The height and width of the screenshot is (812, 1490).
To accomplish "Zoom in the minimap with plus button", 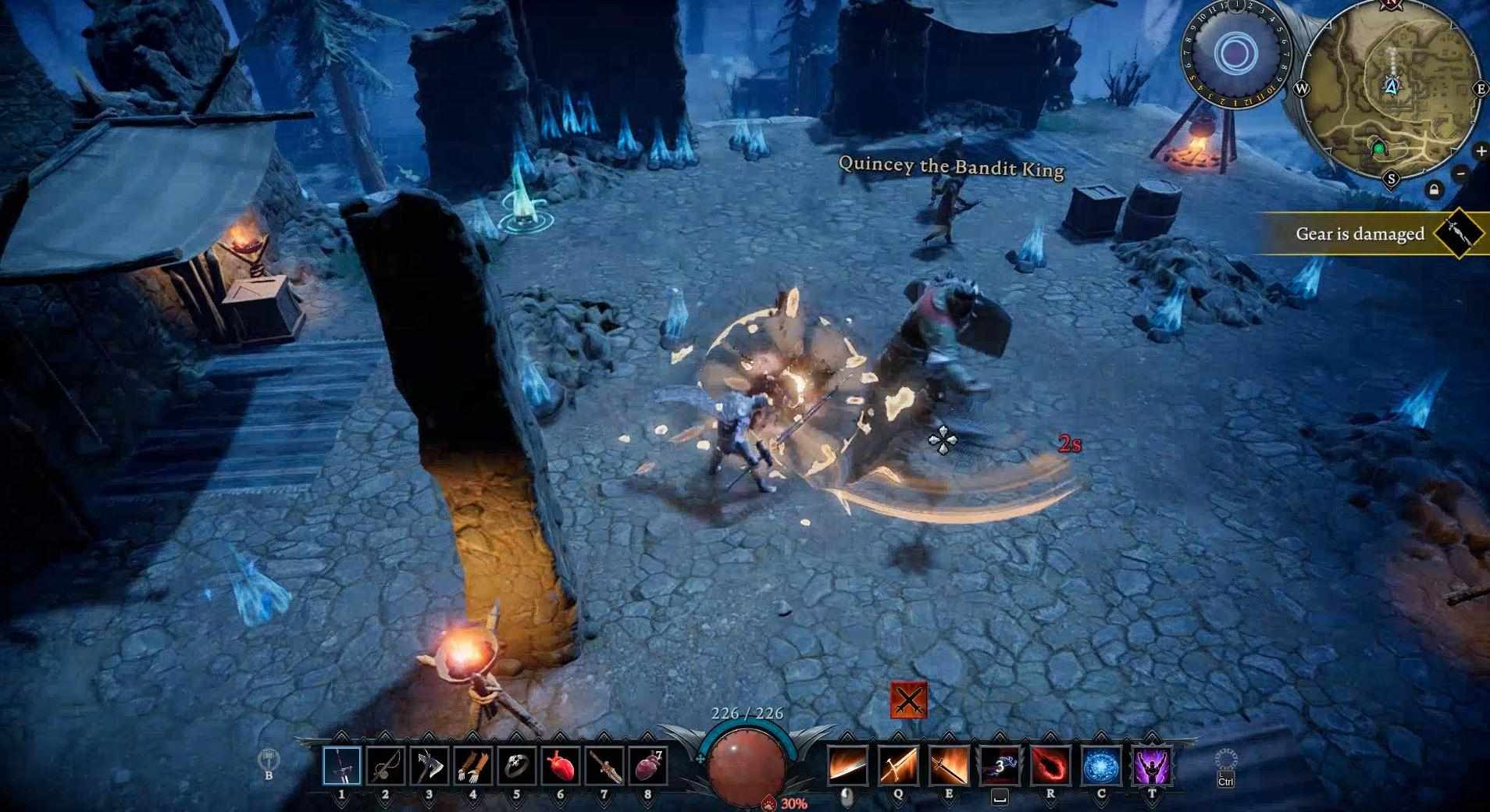I will pos(1480,151).
